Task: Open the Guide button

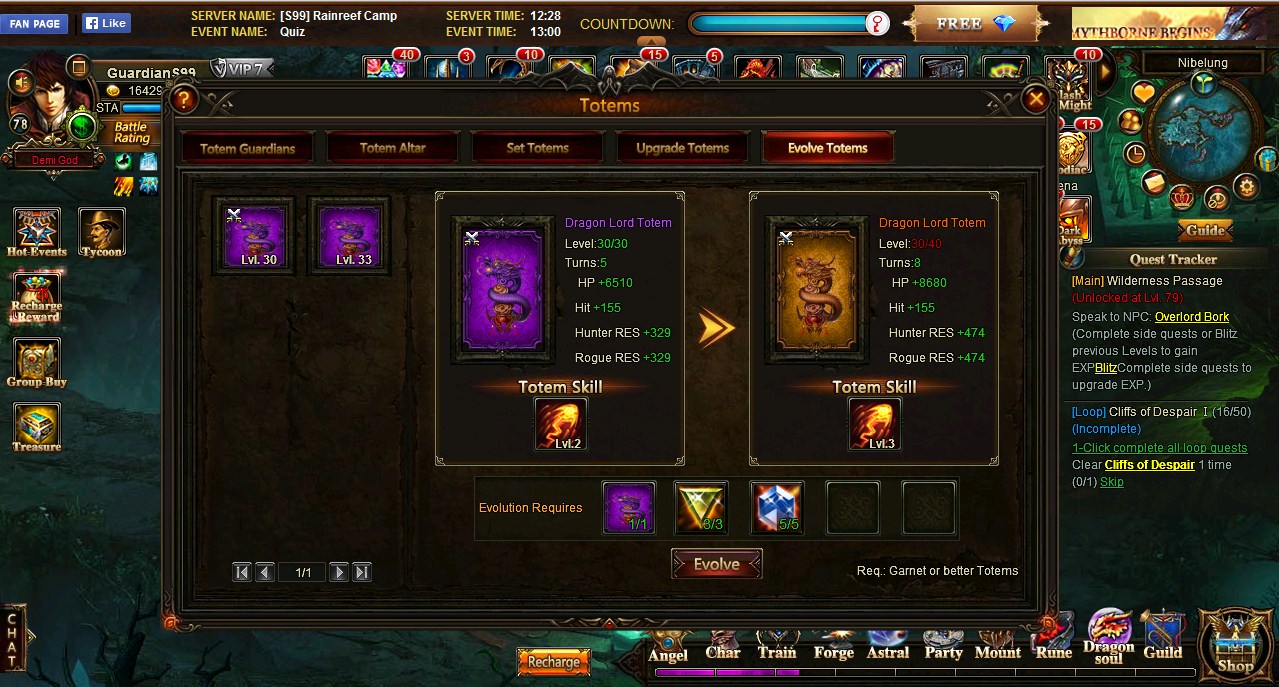Action: 1205,230
